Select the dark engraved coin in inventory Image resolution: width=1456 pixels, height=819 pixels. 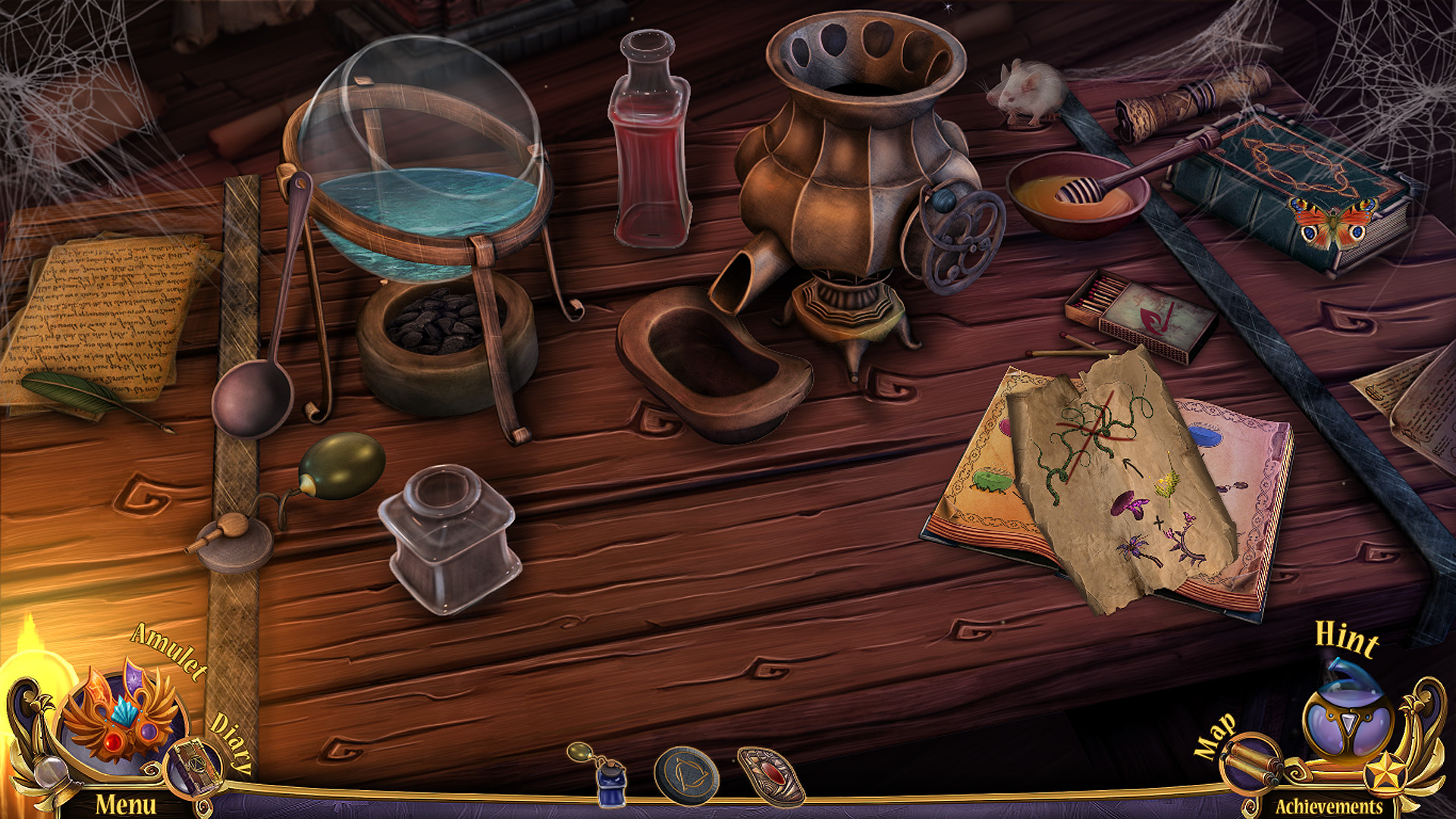click(688, 773)
